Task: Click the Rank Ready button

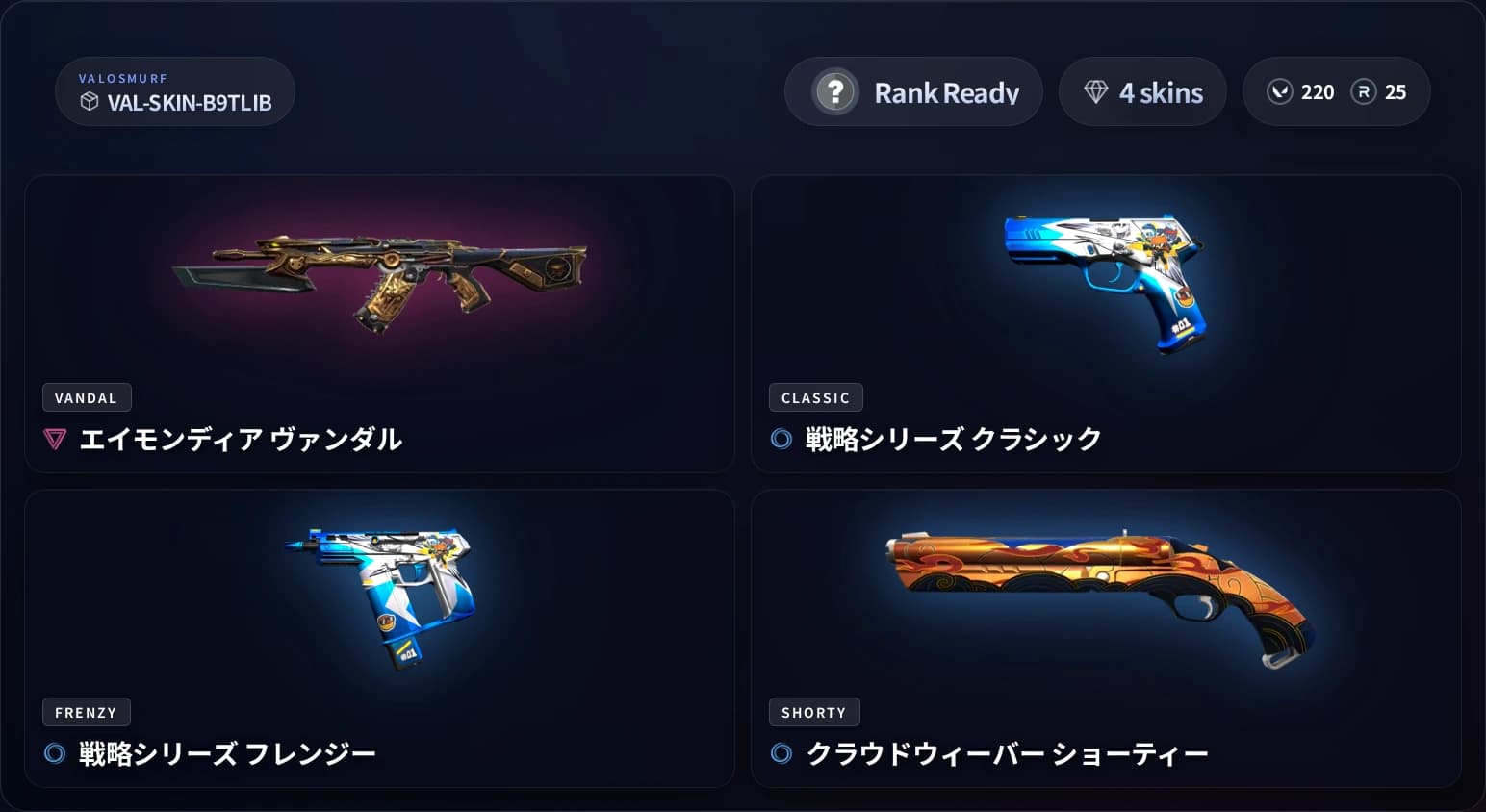Action: coord(911,91)
